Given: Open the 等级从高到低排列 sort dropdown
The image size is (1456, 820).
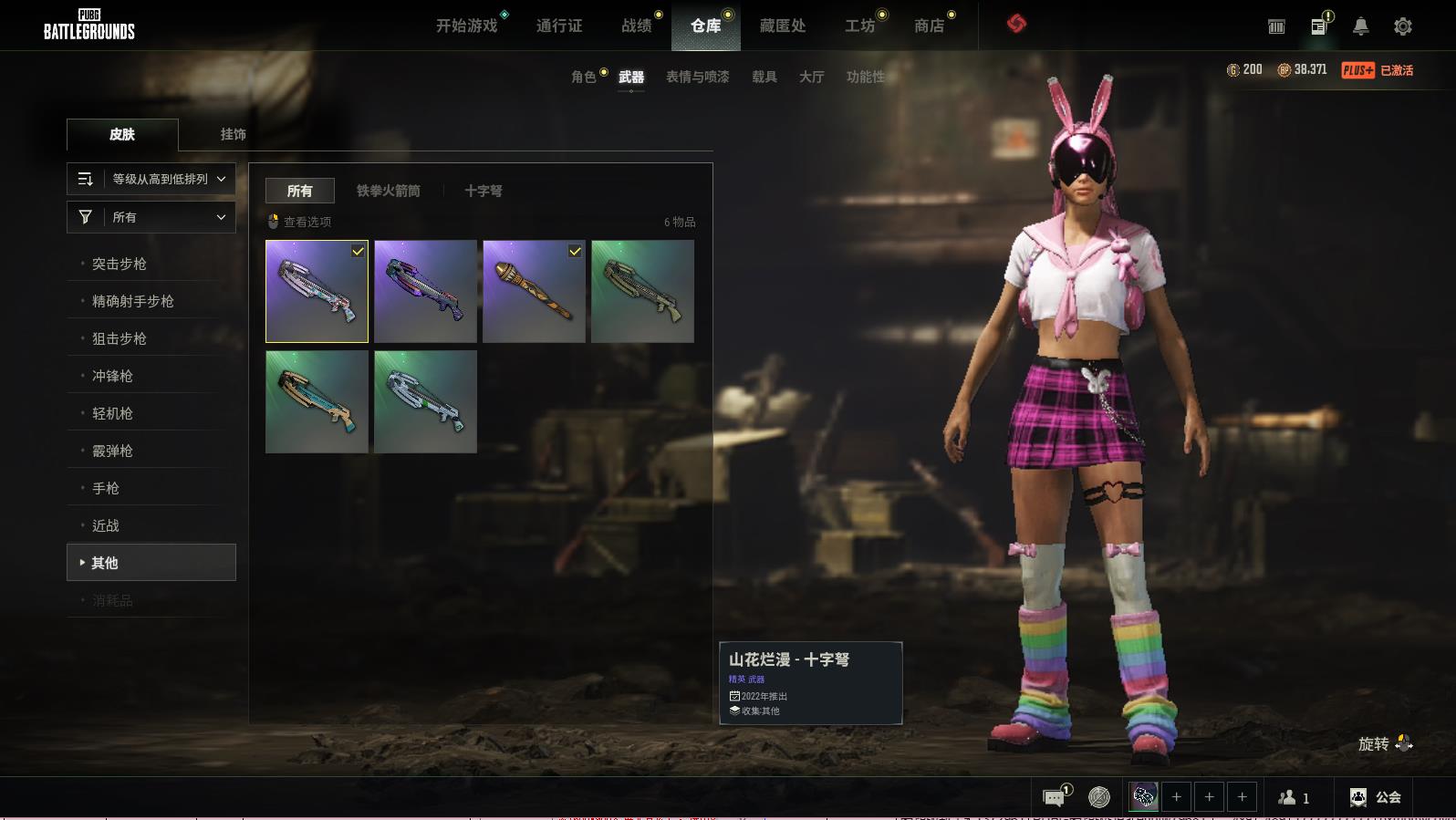Looking at the screenshot, I should point(151,179).
